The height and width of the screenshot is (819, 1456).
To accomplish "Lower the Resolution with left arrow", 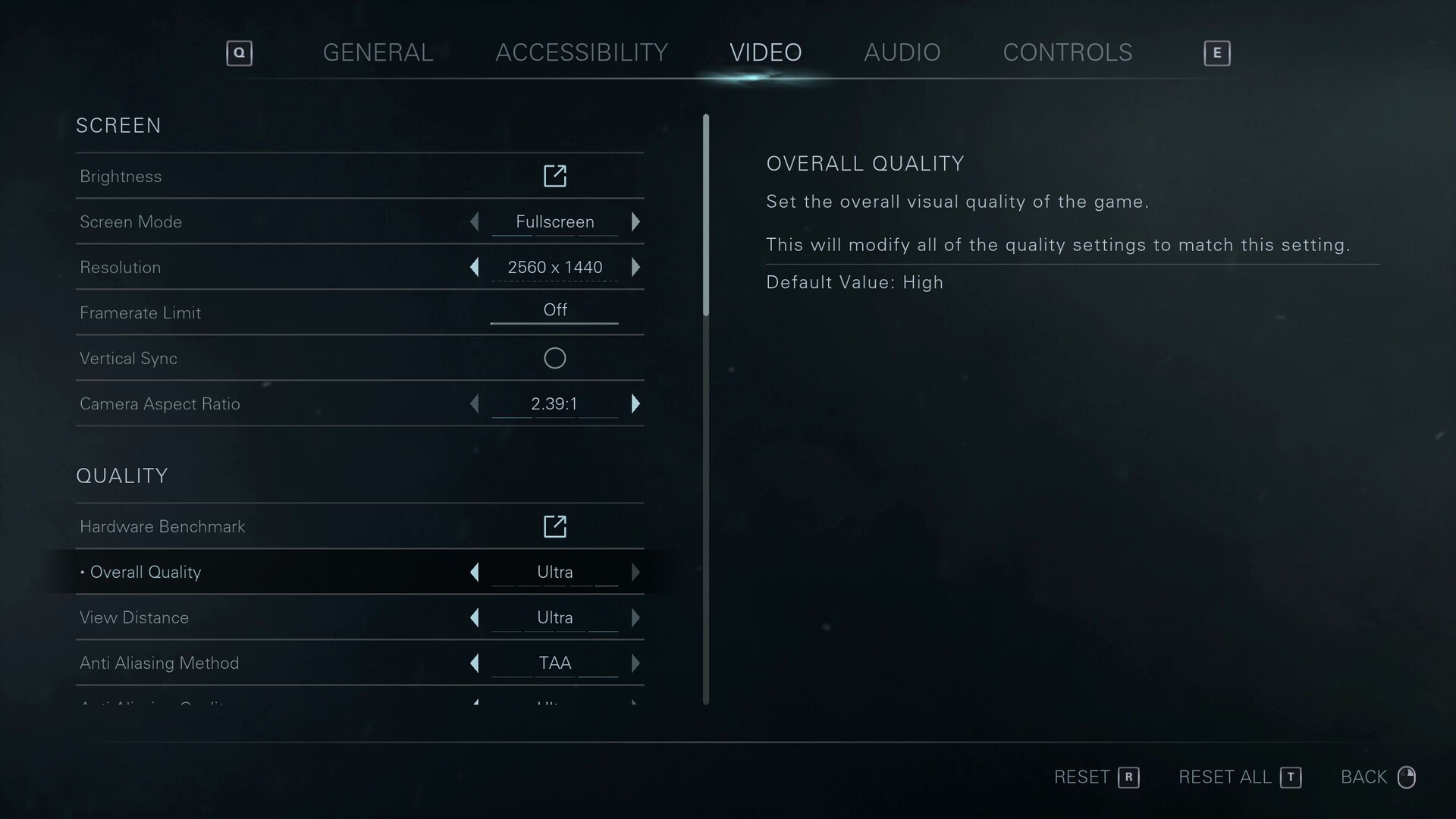I will (x=475, y=267).
